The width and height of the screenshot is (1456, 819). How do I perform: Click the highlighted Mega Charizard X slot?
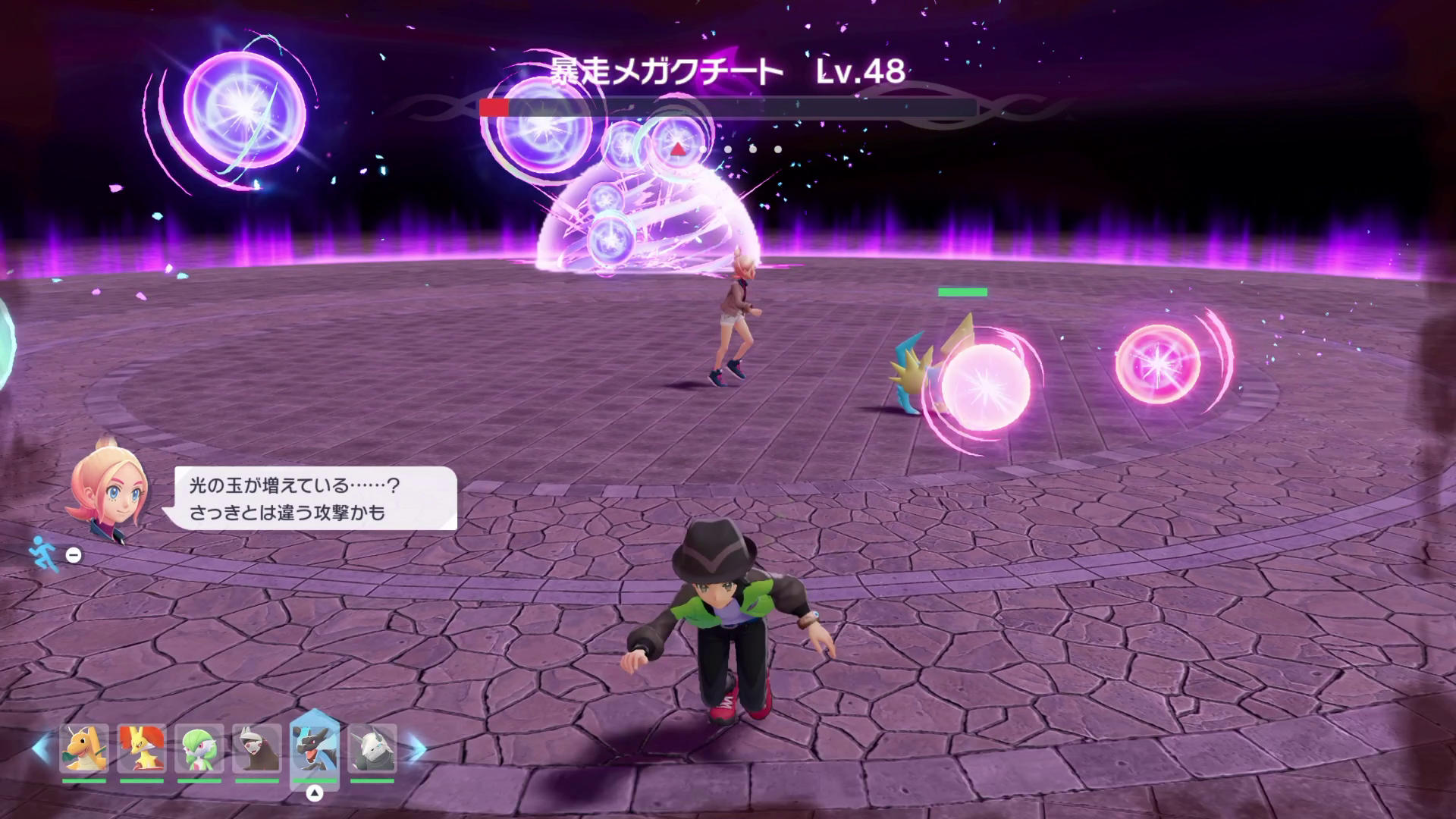(x=315, y=748)
